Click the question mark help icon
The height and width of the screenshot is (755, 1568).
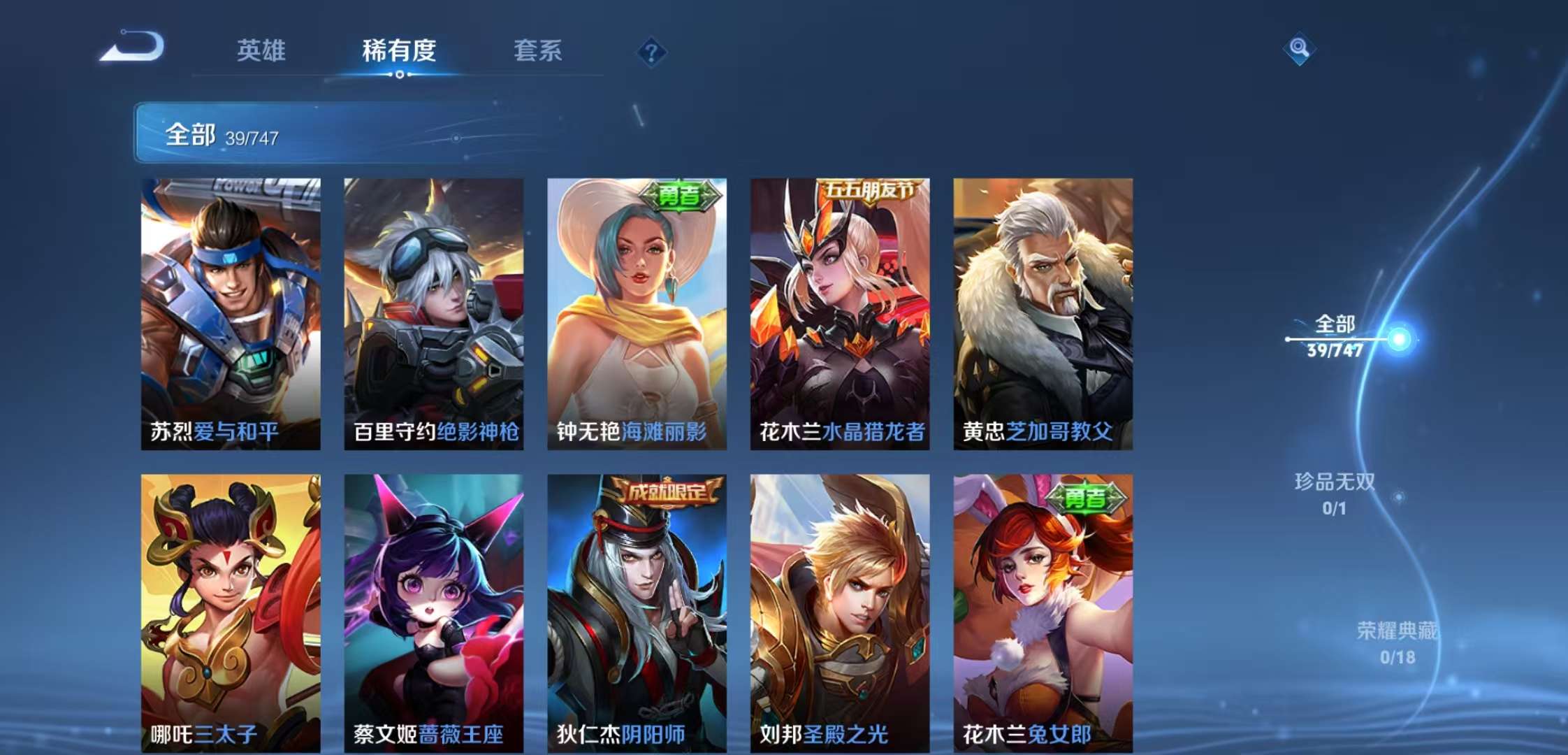[651, 51]
